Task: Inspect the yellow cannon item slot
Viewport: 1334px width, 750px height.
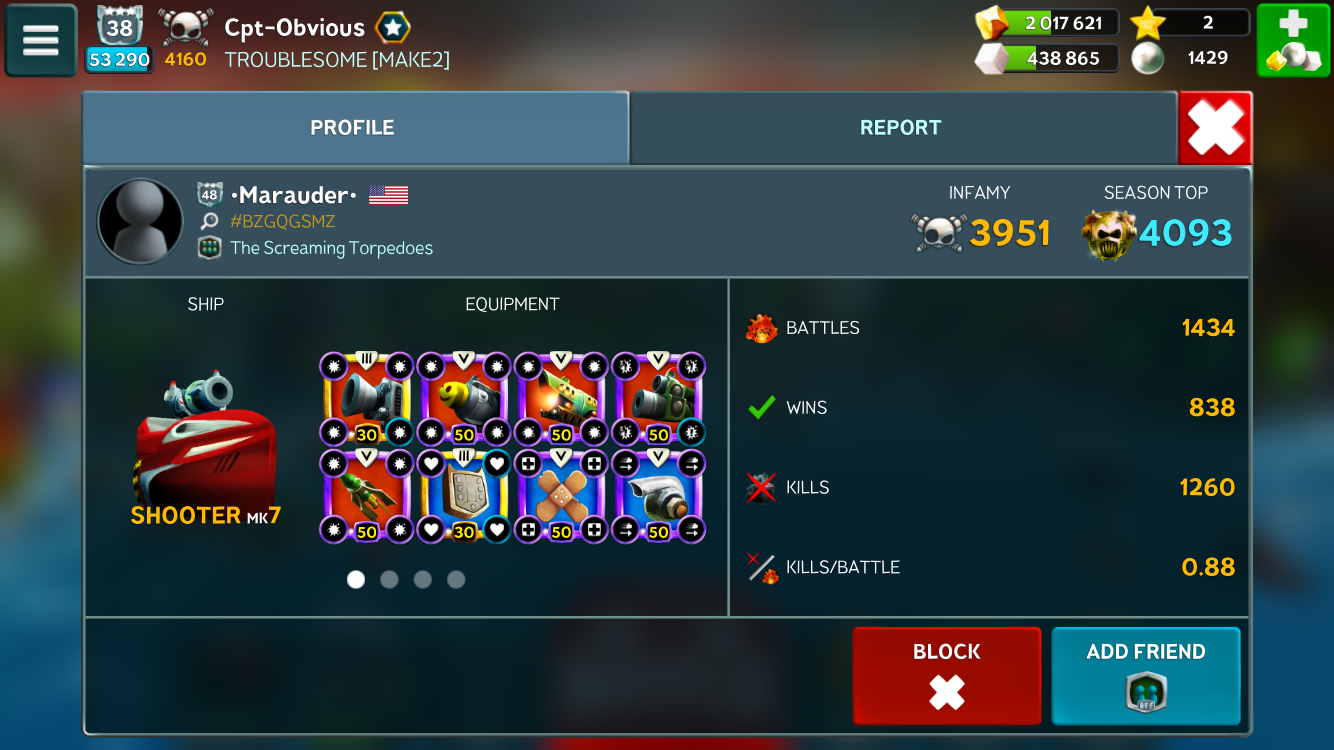Action: [464, 399]
